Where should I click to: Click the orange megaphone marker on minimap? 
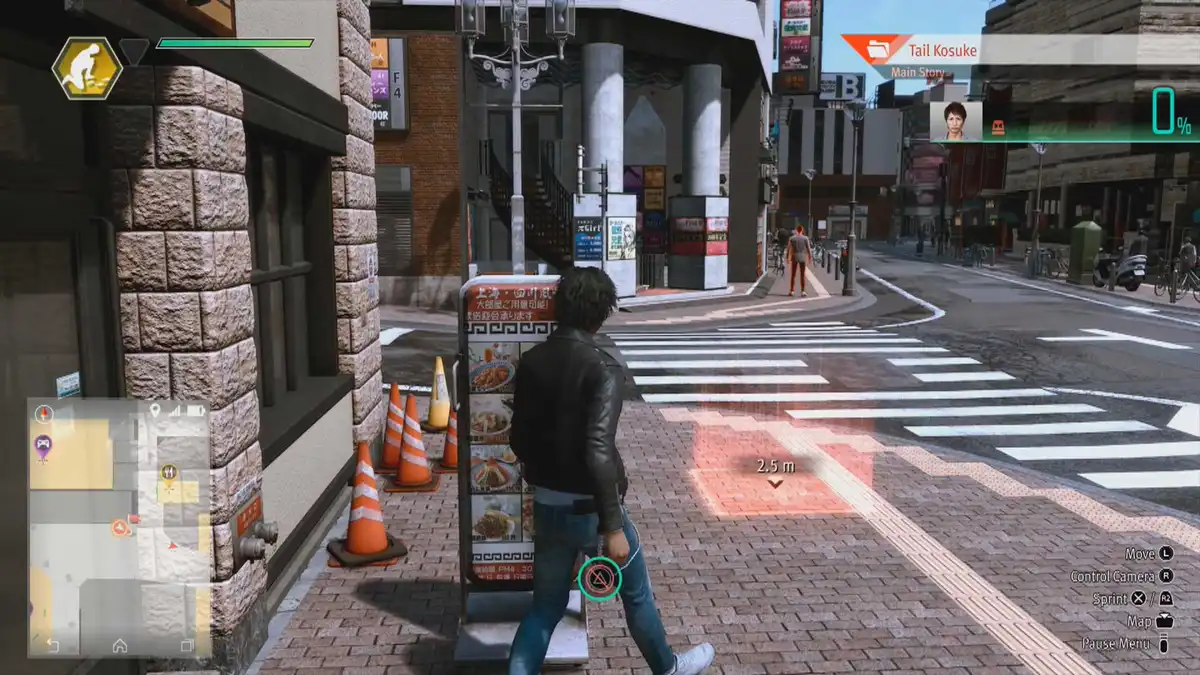click(x=121, y=526)
